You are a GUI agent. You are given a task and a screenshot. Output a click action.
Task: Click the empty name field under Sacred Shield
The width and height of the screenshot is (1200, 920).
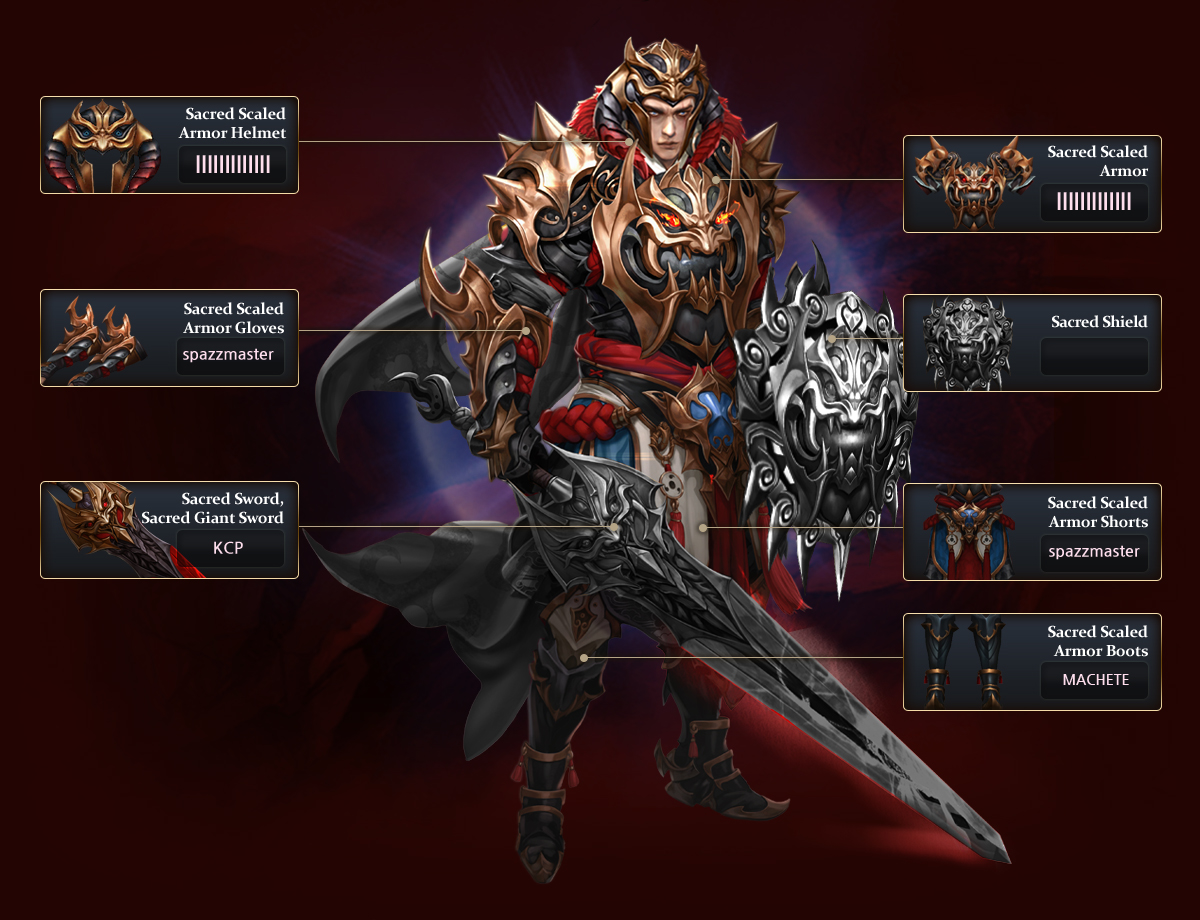tap(1094, 357)
